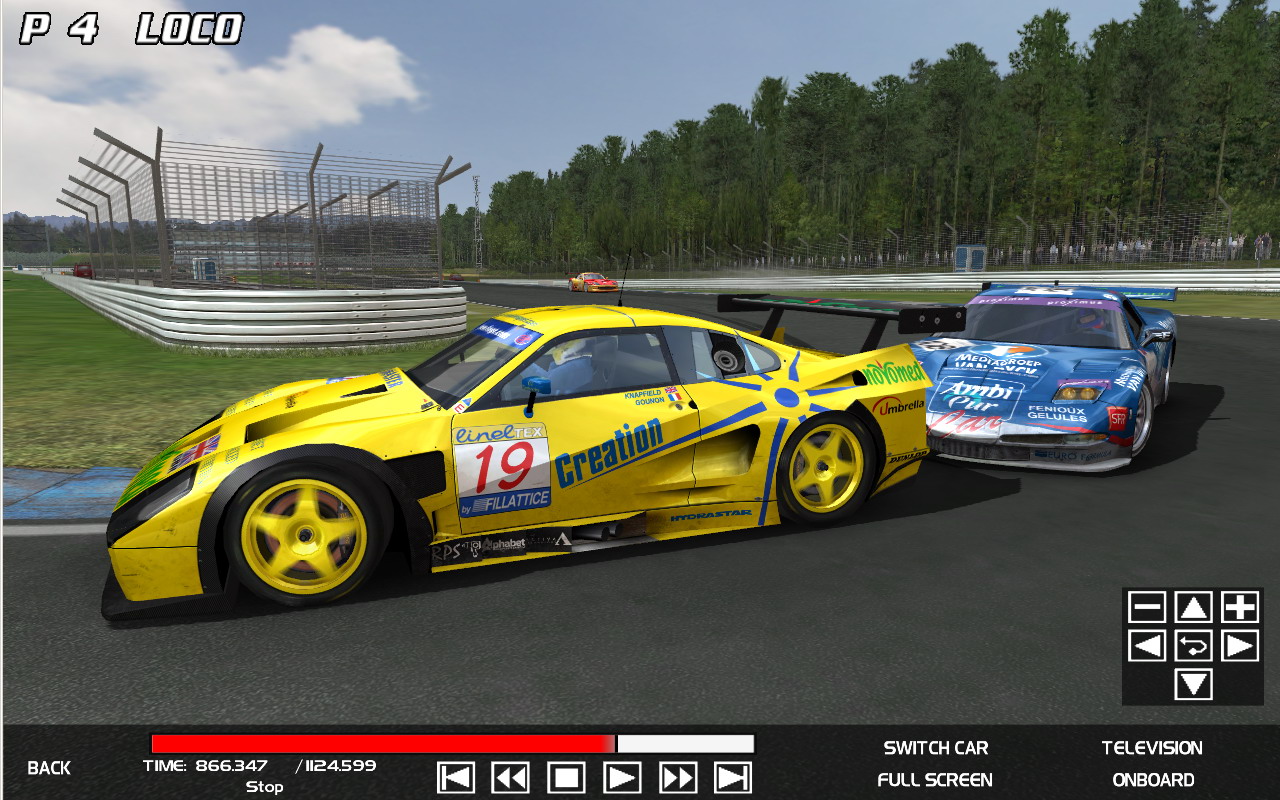Jump to the start of the replay
Viewport: 1280px width, 800px height.
(456, 777)
